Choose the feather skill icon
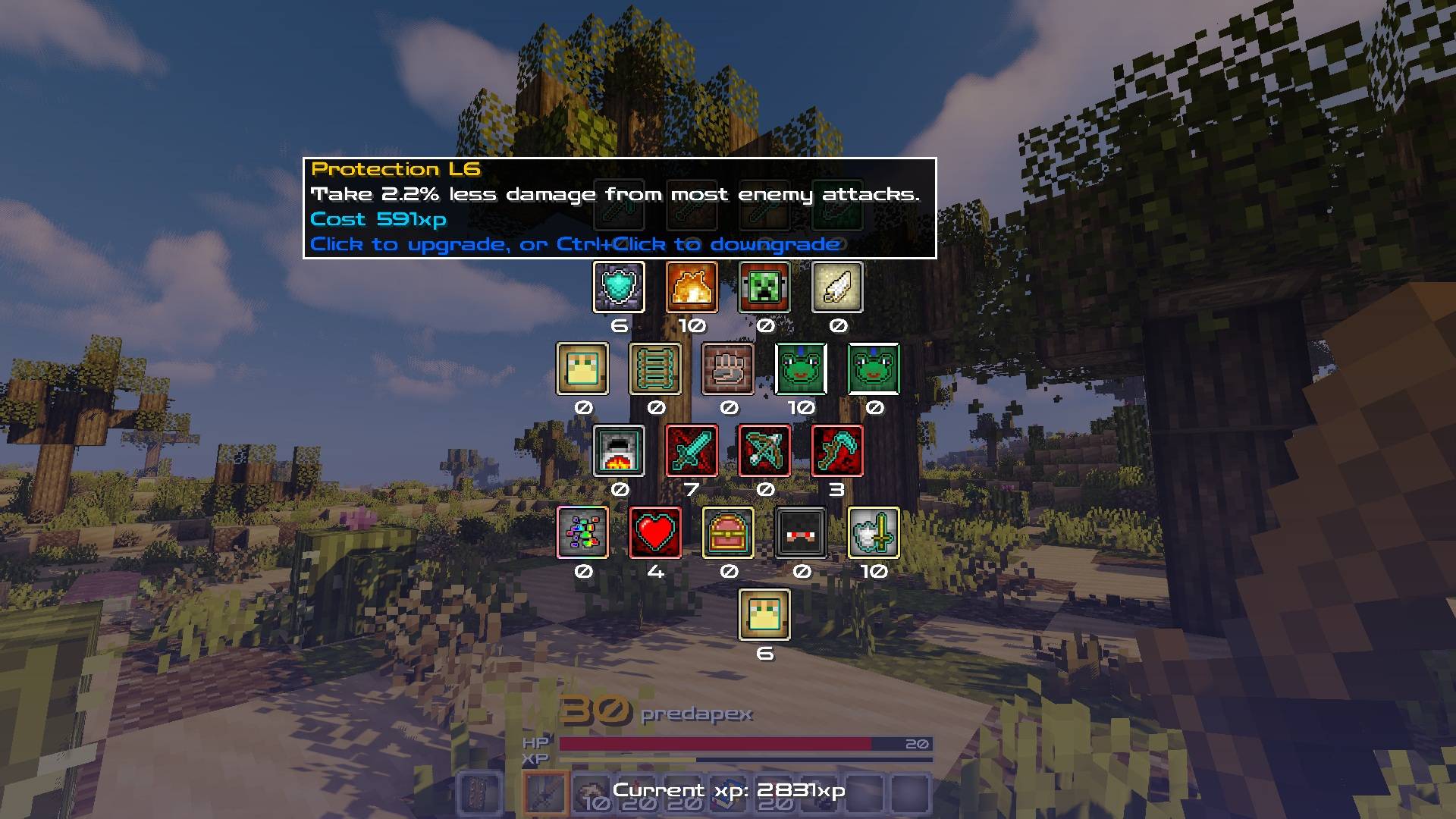 click(837, 287)
